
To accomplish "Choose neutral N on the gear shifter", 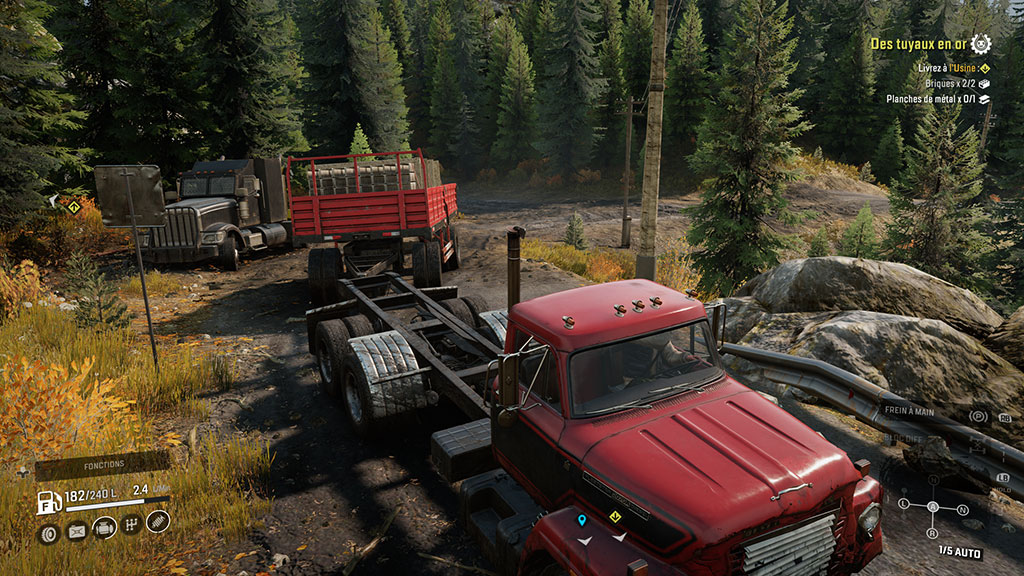I will click(963, 509).
